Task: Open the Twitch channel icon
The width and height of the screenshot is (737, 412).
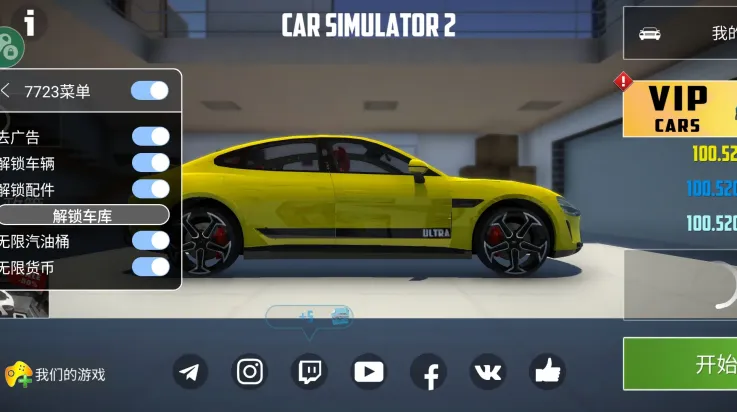Action: tap(309, 372)
